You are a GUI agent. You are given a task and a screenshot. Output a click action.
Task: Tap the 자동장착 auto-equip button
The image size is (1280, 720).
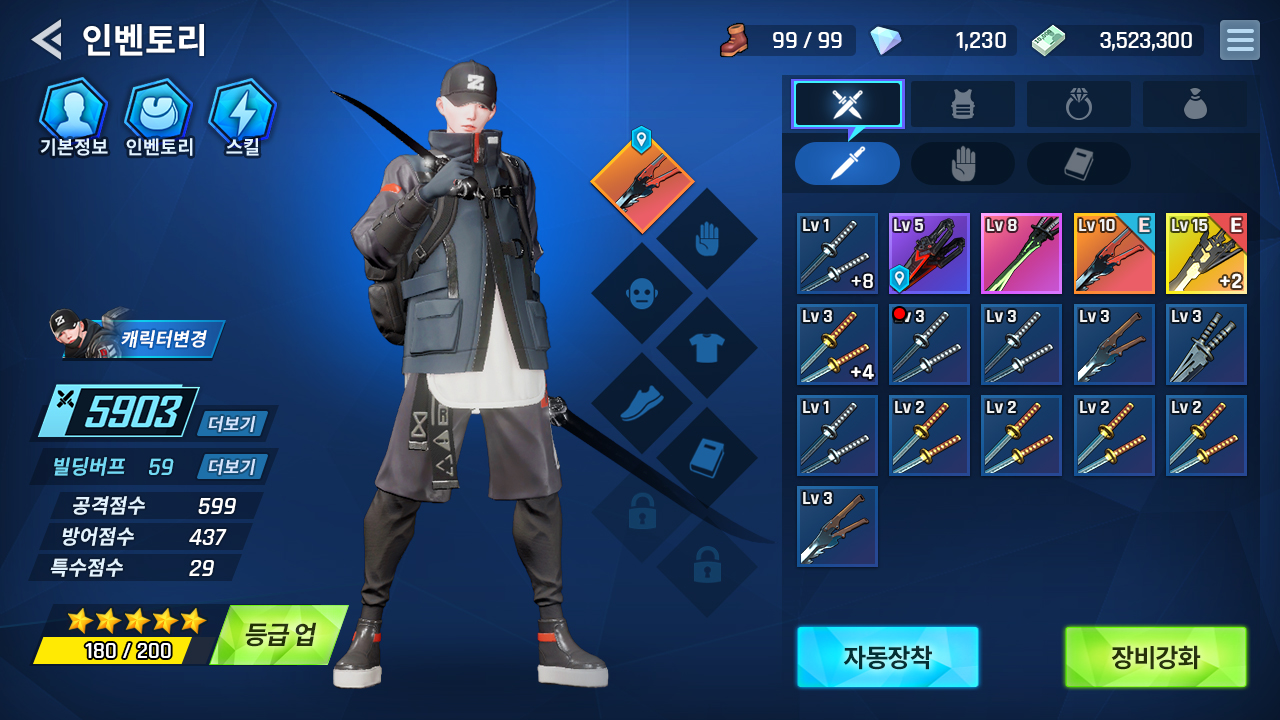[x=887, y=657]
